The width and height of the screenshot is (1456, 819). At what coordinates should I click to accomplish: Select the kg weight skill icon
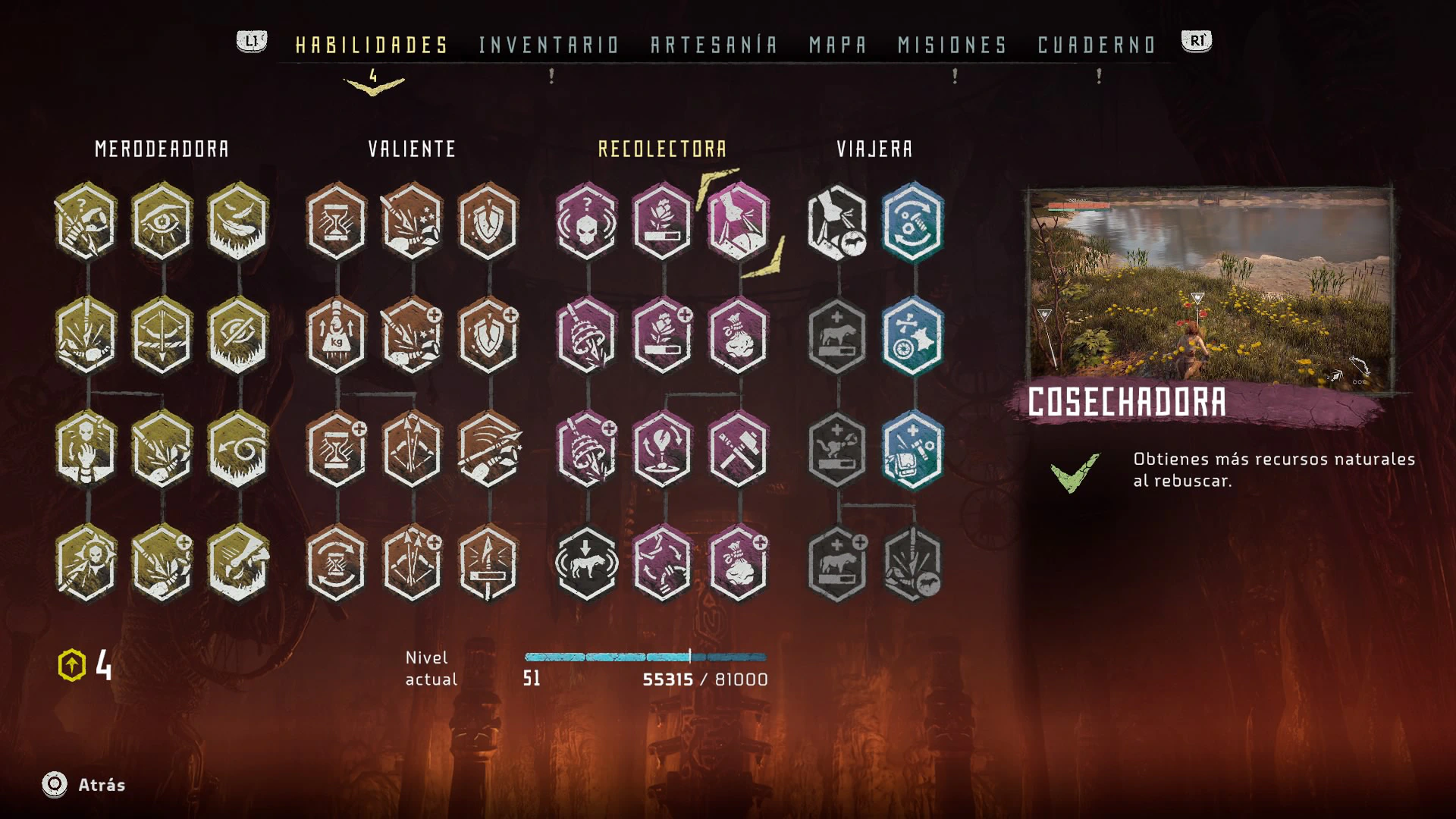[337, 336]
